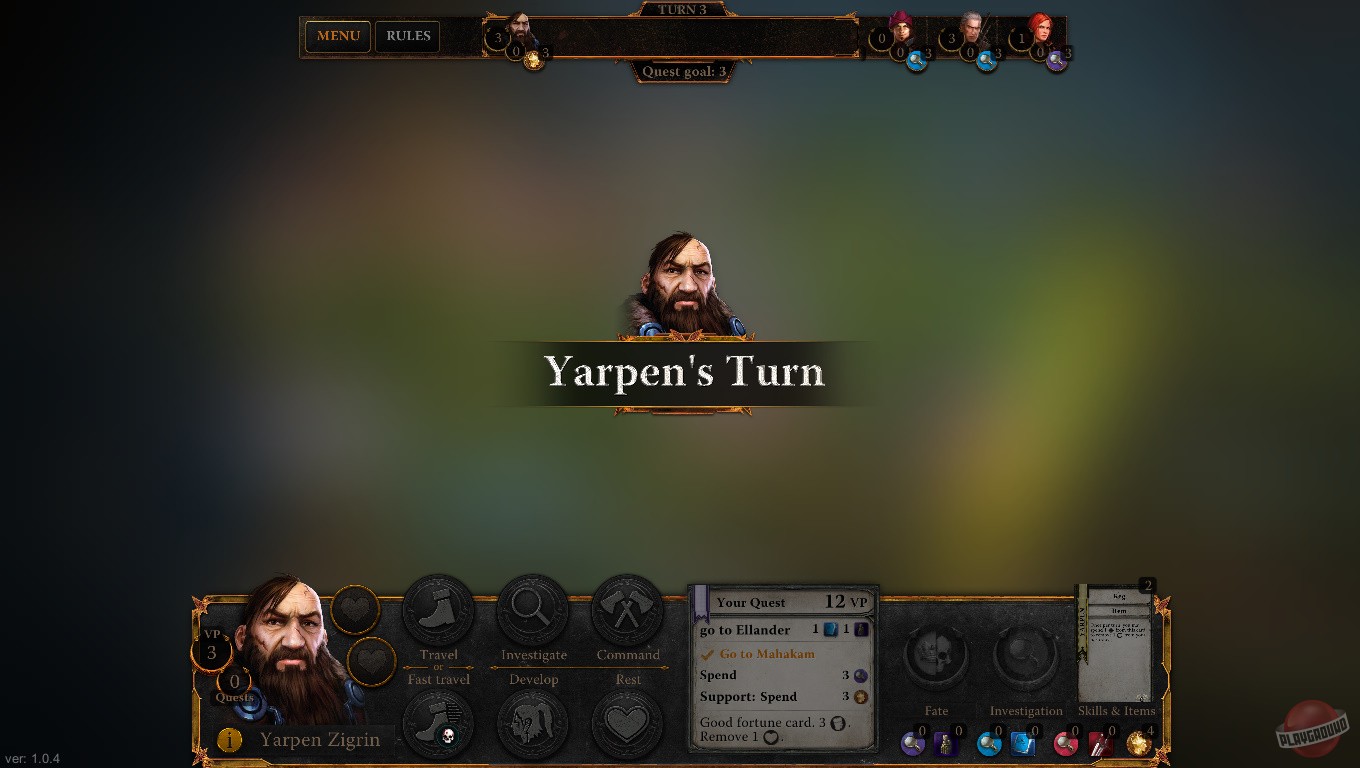Image resolution: width=1360 pixels, height=768 pixels.
Task: Select the Develop character action icon
Action: coord(533,722)
